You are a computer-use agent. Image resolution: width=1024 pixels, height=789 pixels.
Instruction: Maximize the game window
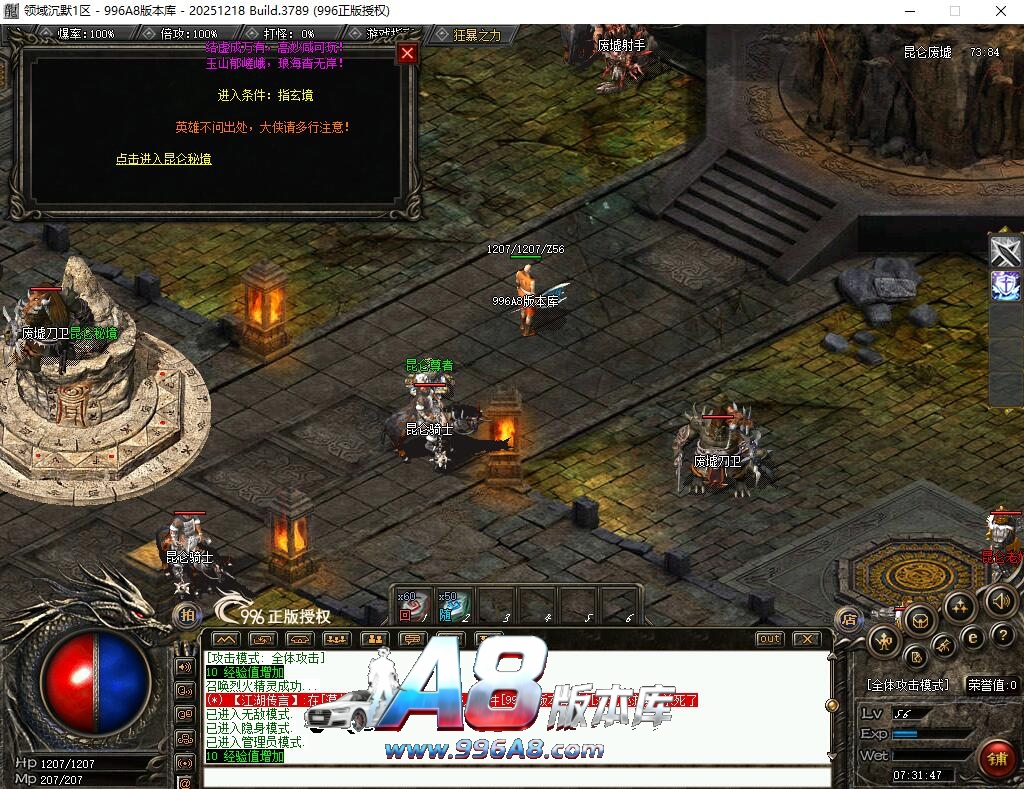point(954,11)
